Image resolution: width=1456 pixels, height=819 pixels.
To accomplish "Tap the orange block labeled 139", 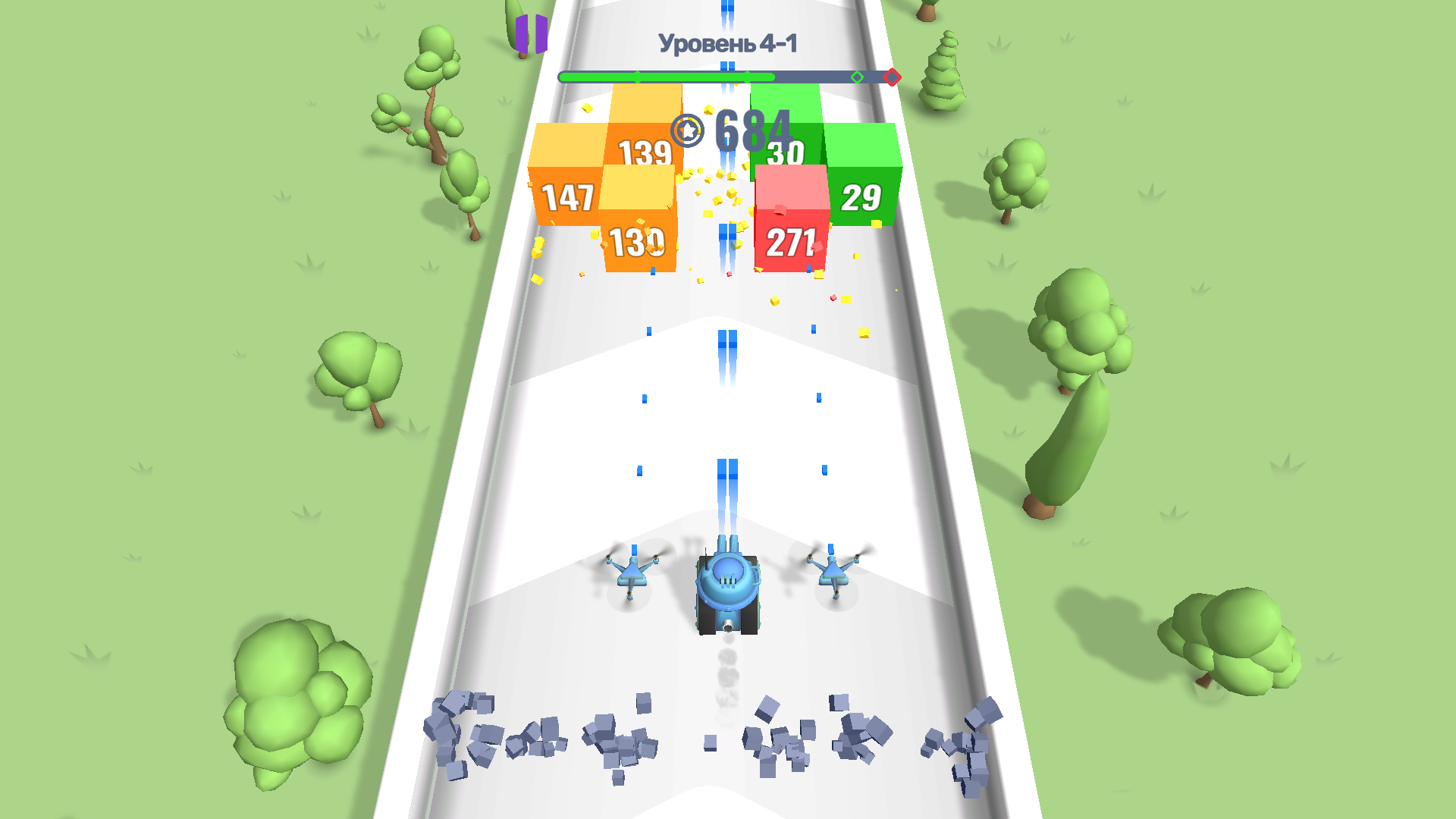I will pos(644,152).
